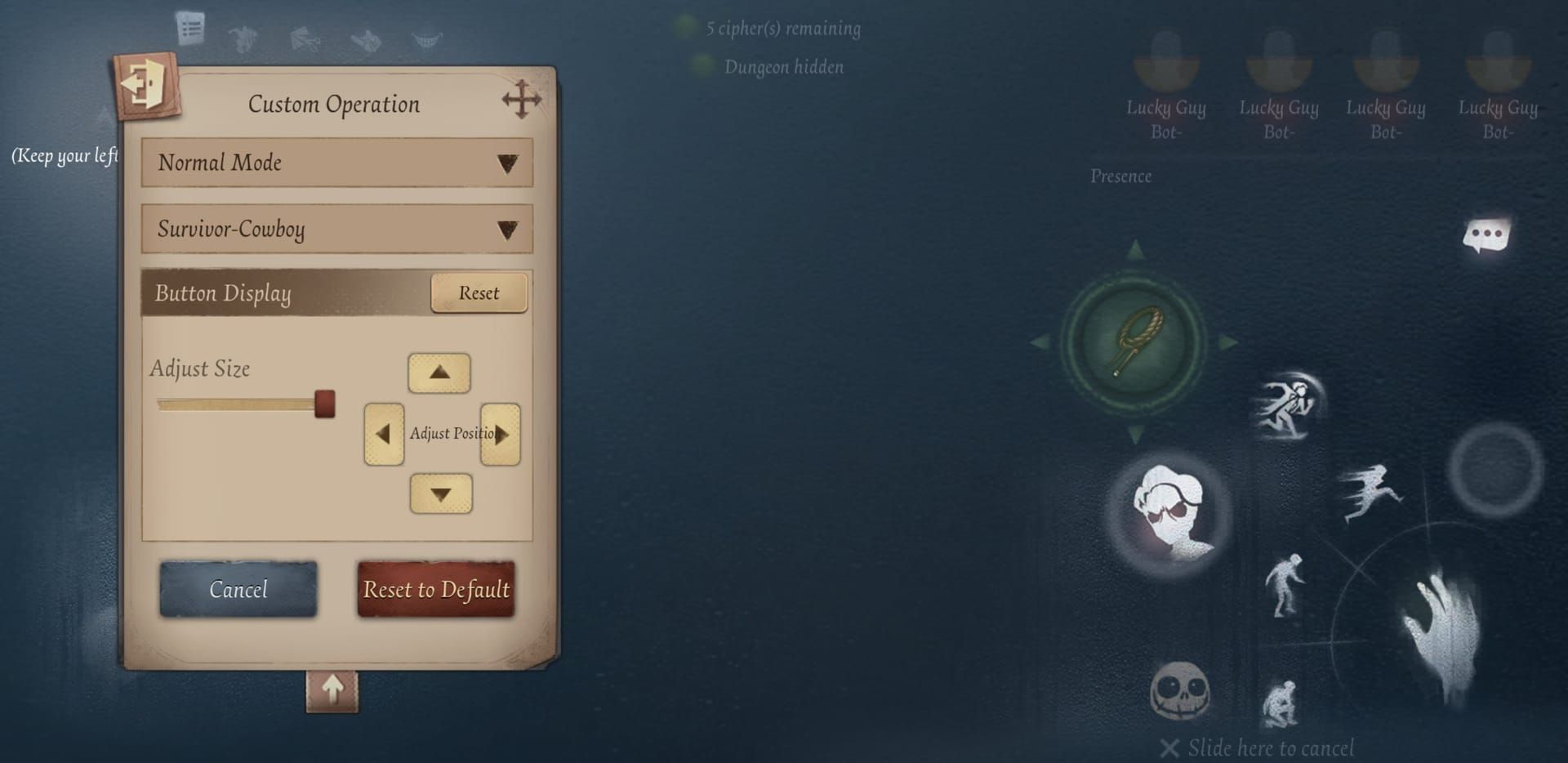This screenshot has width=1568, height=763.
Task: Click Reset to Default
Action: click(436, 590)
